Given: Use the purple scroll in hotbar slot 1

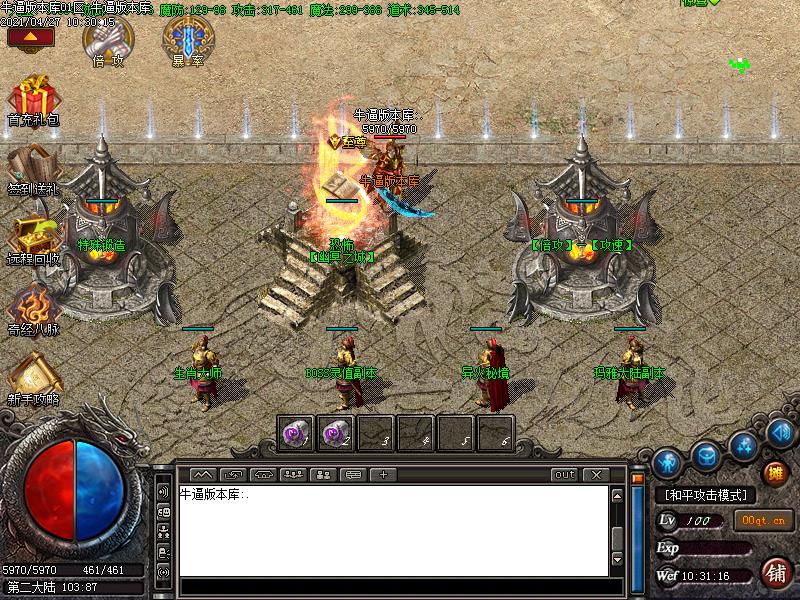Looking at the screenshot, I should tap(296, 433).
